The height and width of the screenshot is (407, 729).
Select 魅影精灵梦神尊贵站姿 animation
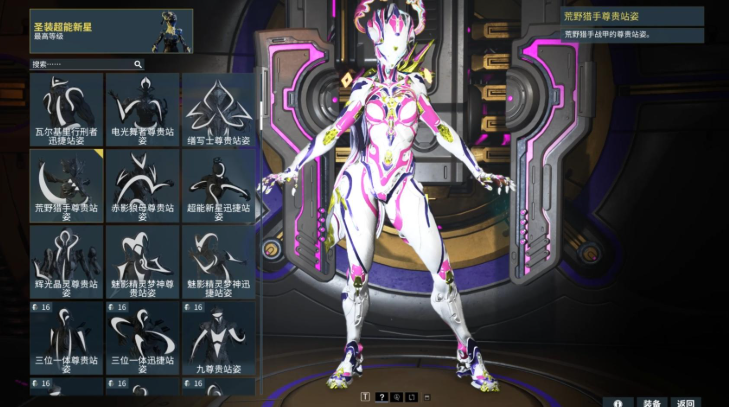[x=142, y=262]
